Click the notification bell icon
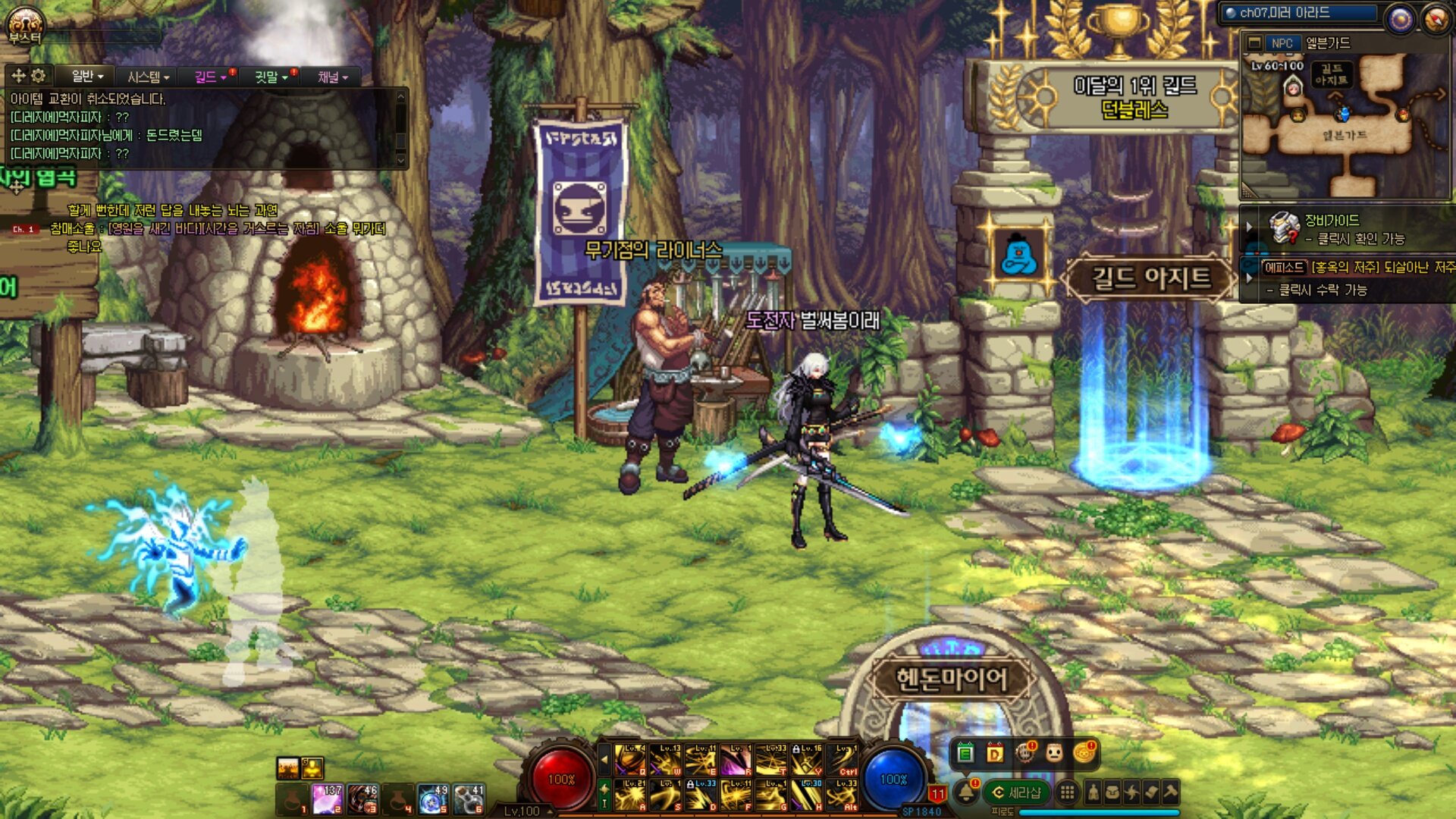 tap(965, 792)
